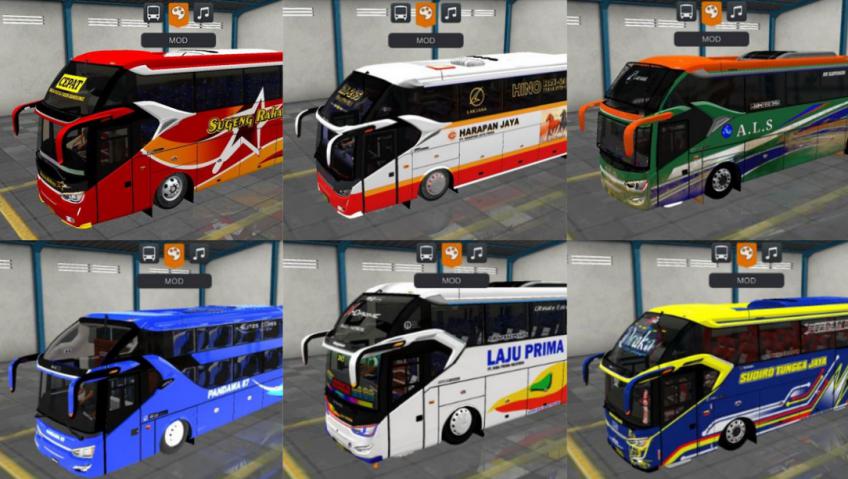The width and height of the screenshot is (848, 479).
Task: Select the paint palette icon above the Pandawa 87 bus
Action: 173,253
